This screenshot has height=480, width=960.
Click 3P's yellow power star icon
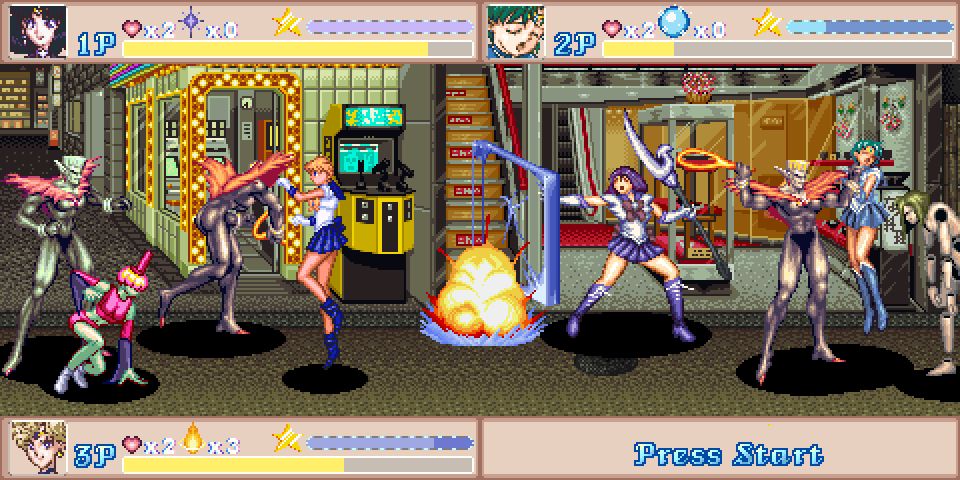(x=288, y=438)
